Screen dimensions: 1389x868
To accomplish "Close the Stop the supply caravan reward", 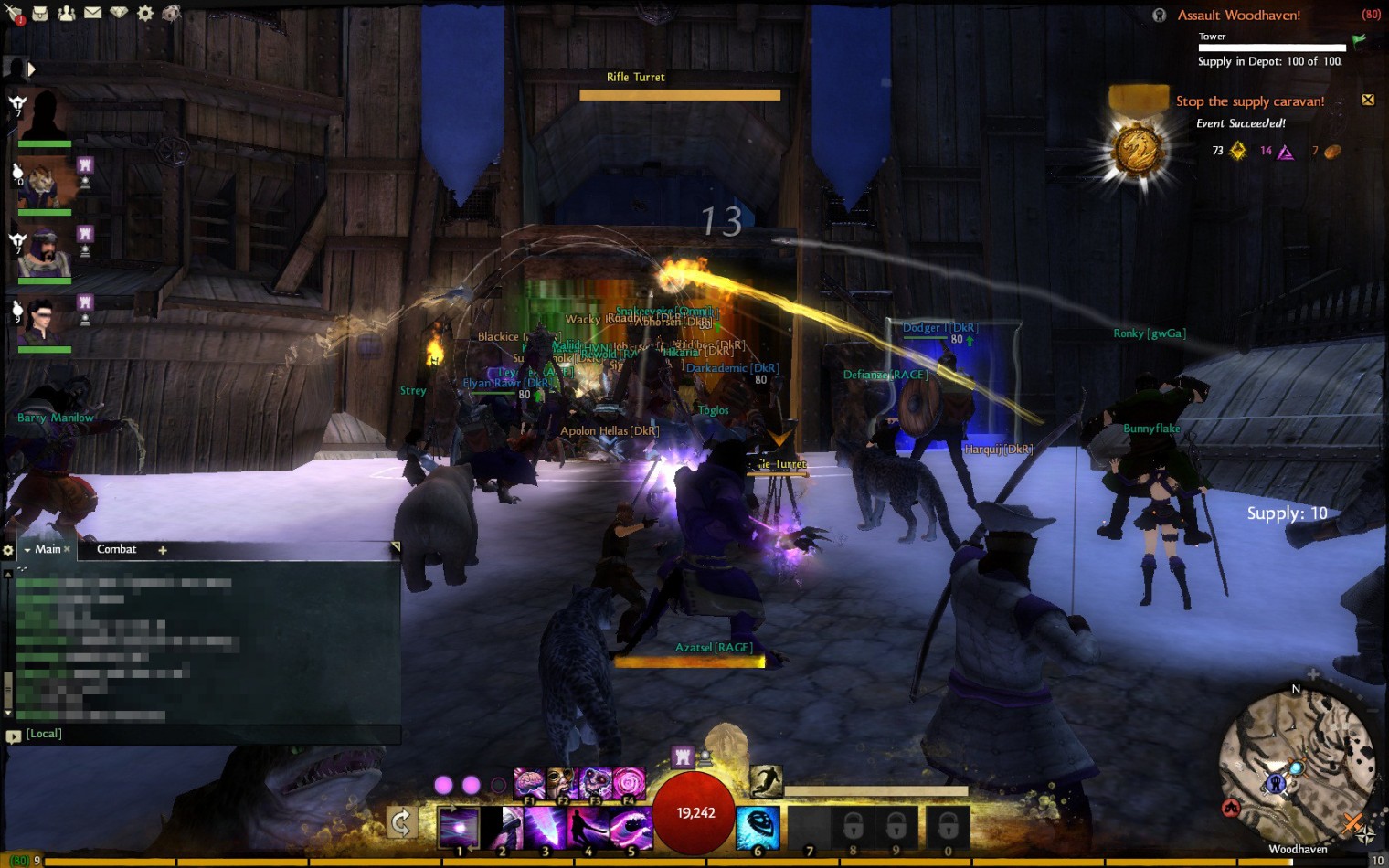I will tap(1368, 100).
